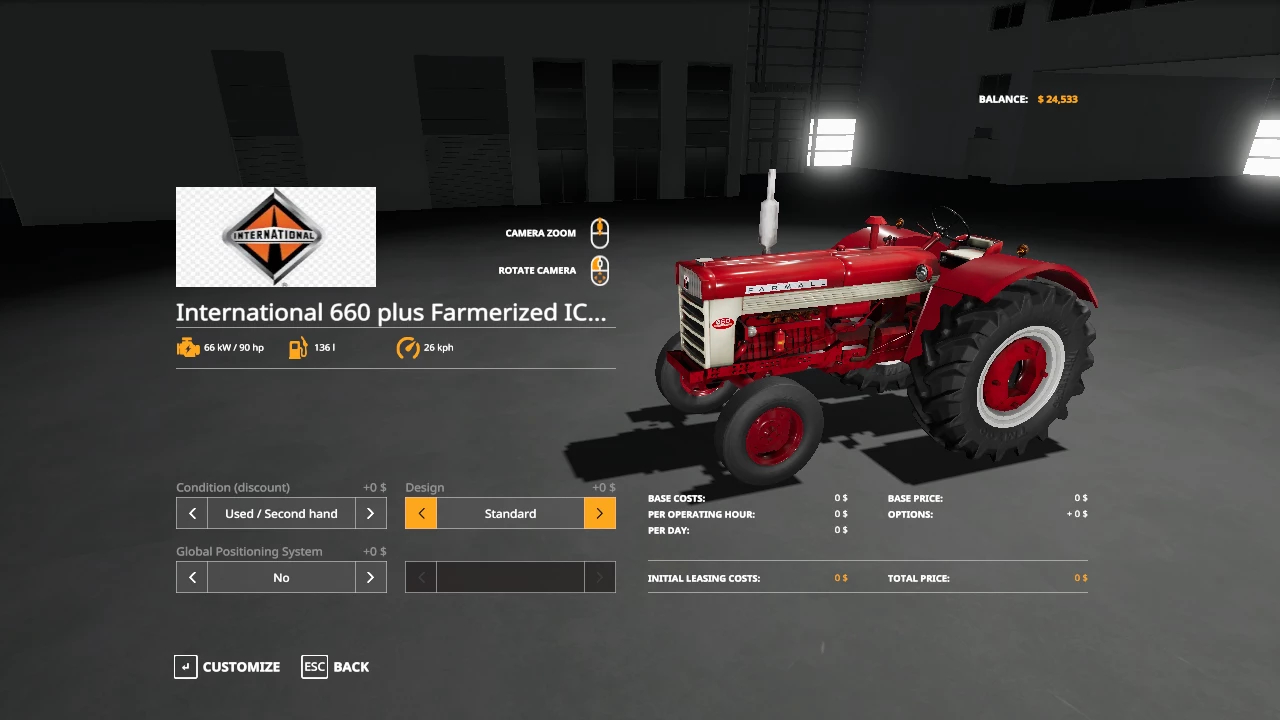Click the Standard design field
This screenshot has height=720, width=1280.
tap(510, 513)
